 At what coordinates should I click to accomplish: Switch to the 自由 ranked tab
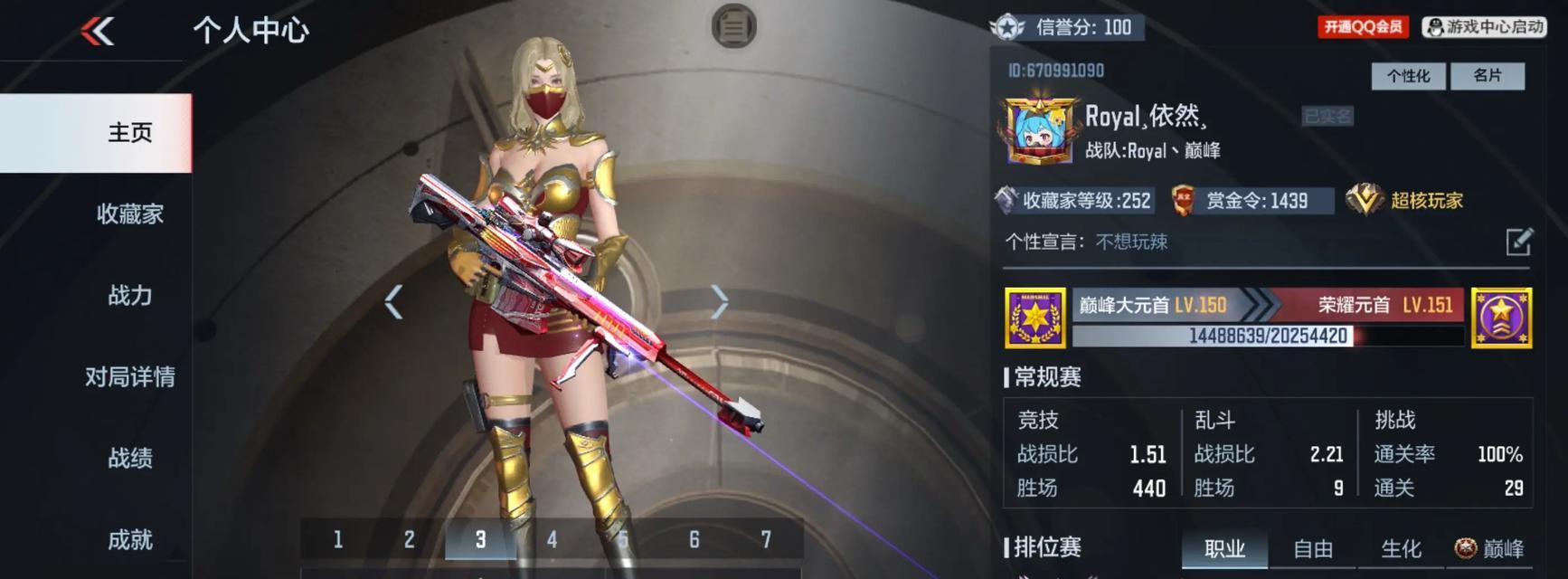[1313, 549]
